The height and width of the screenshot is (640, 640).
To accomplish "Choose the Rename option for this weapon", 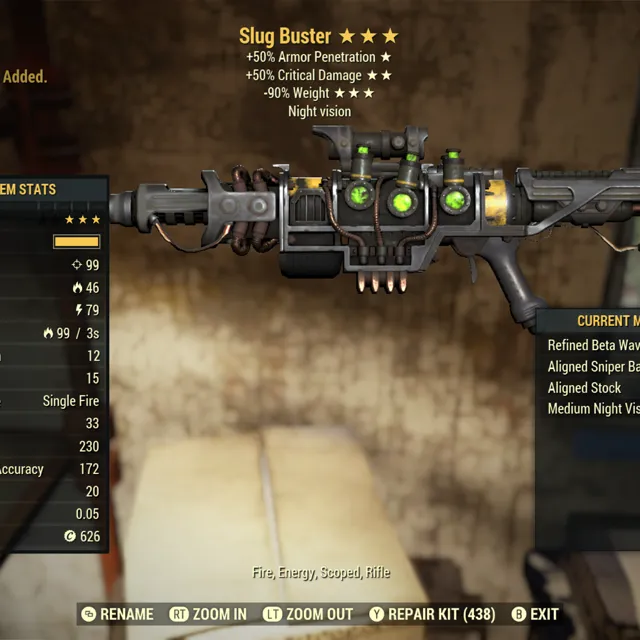I will 118,614.
